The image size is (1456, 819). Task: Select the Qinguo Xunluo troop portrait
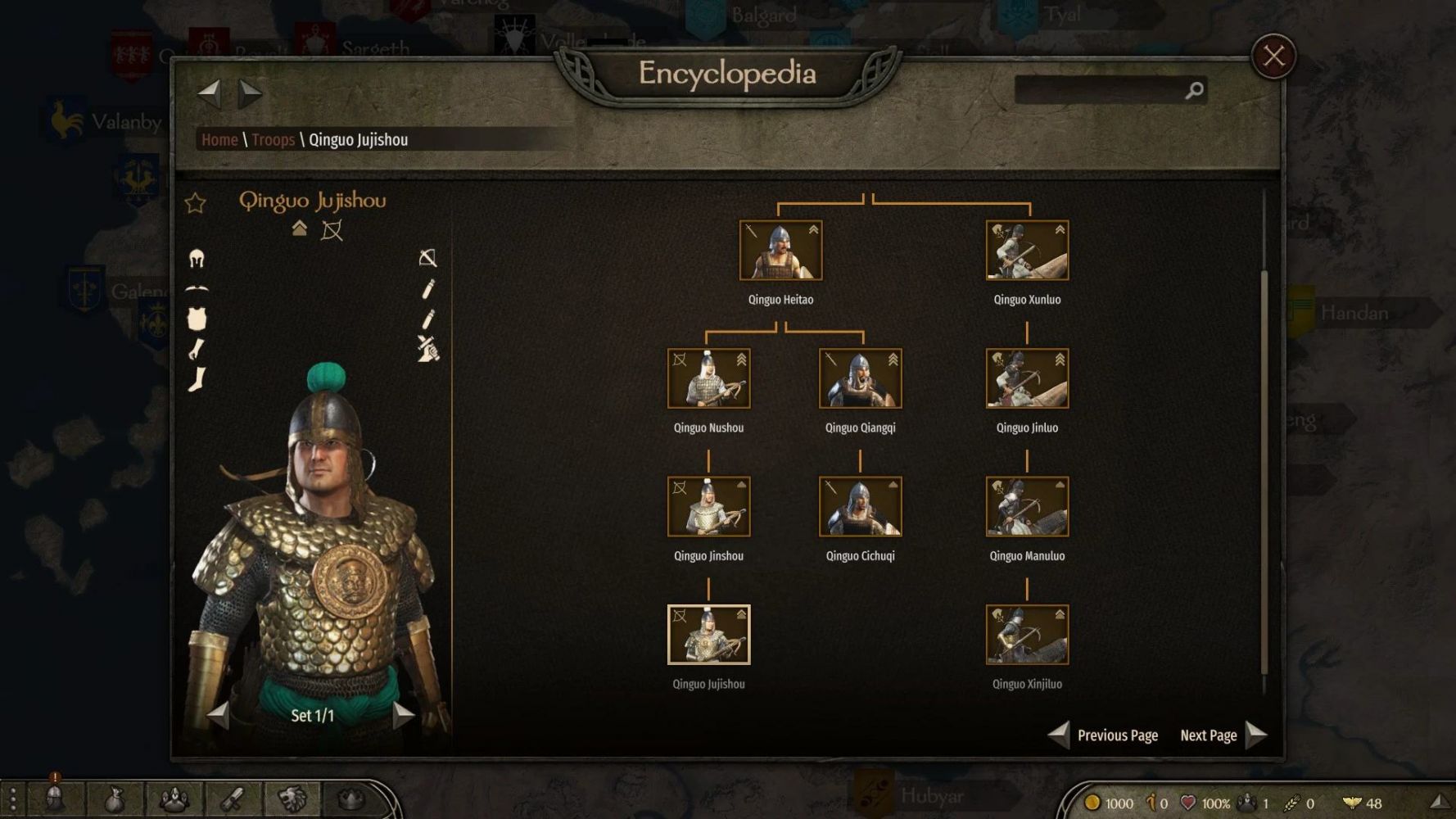[x=1027, y=251]
